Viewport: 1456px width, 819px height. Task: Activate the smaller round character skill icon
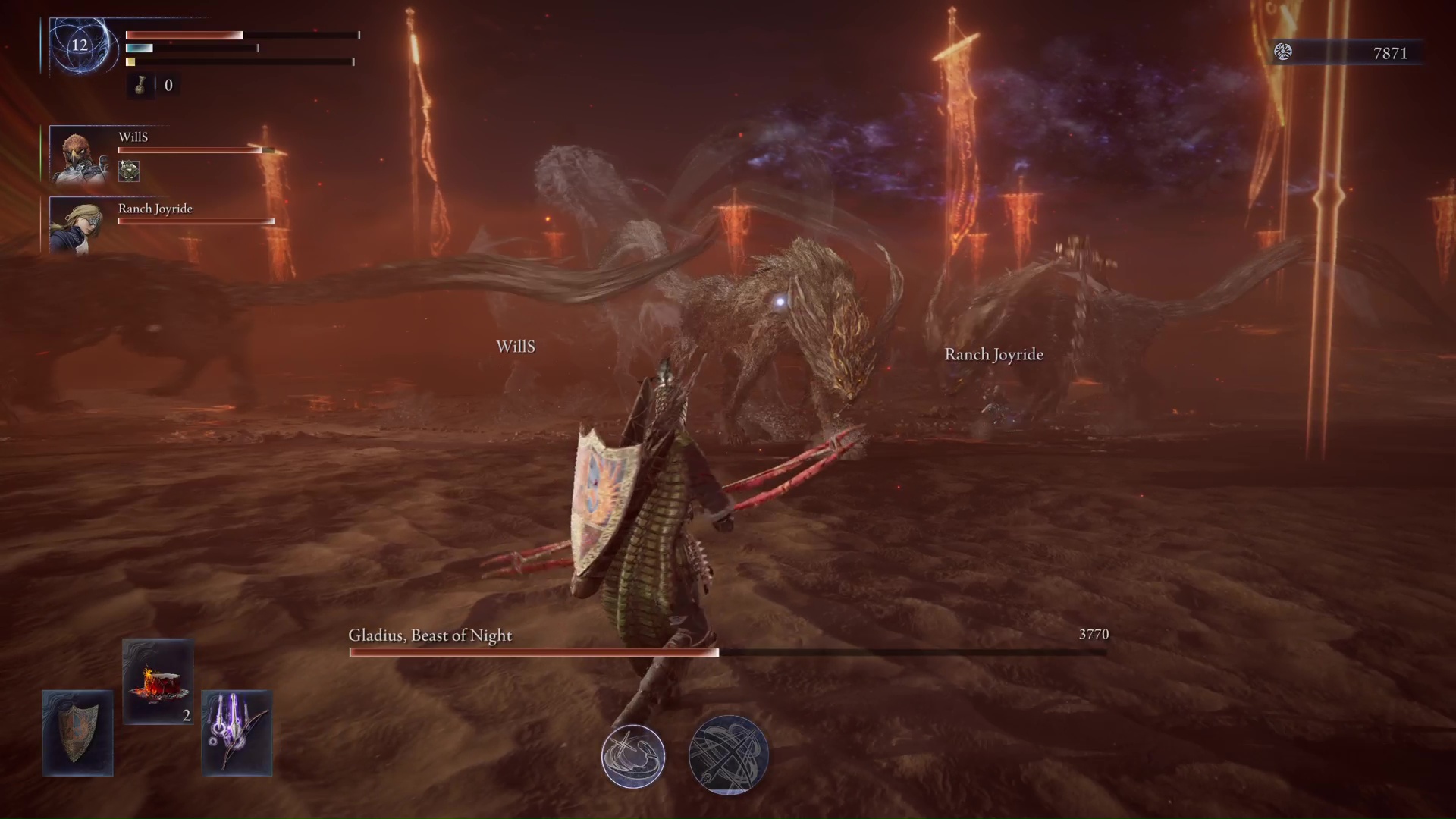click(x=633, y=756)
